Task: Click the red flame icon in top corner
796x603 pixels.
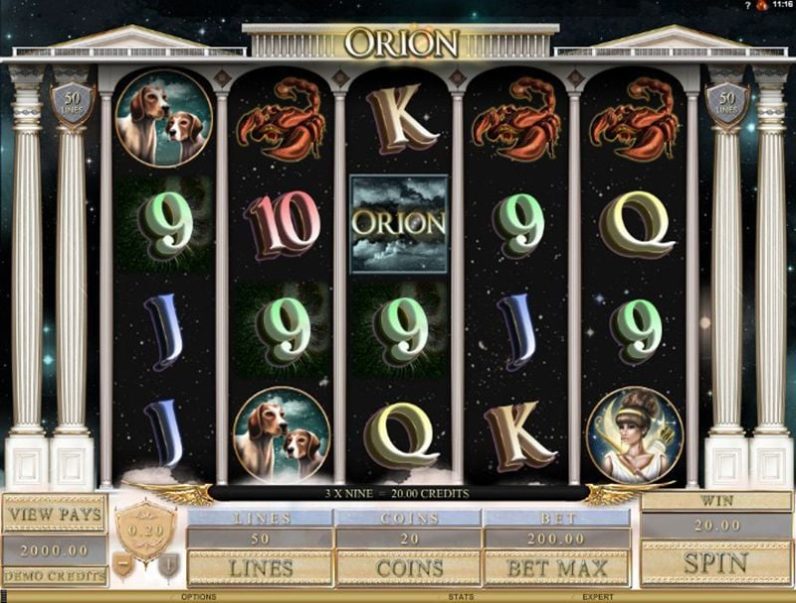Action: 761,6
